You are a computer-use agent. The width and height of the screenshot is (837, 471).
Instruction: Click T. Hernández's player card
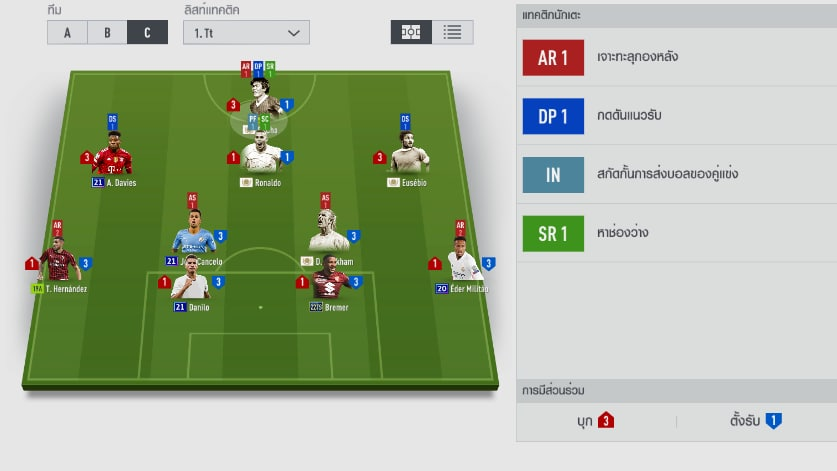59,263
